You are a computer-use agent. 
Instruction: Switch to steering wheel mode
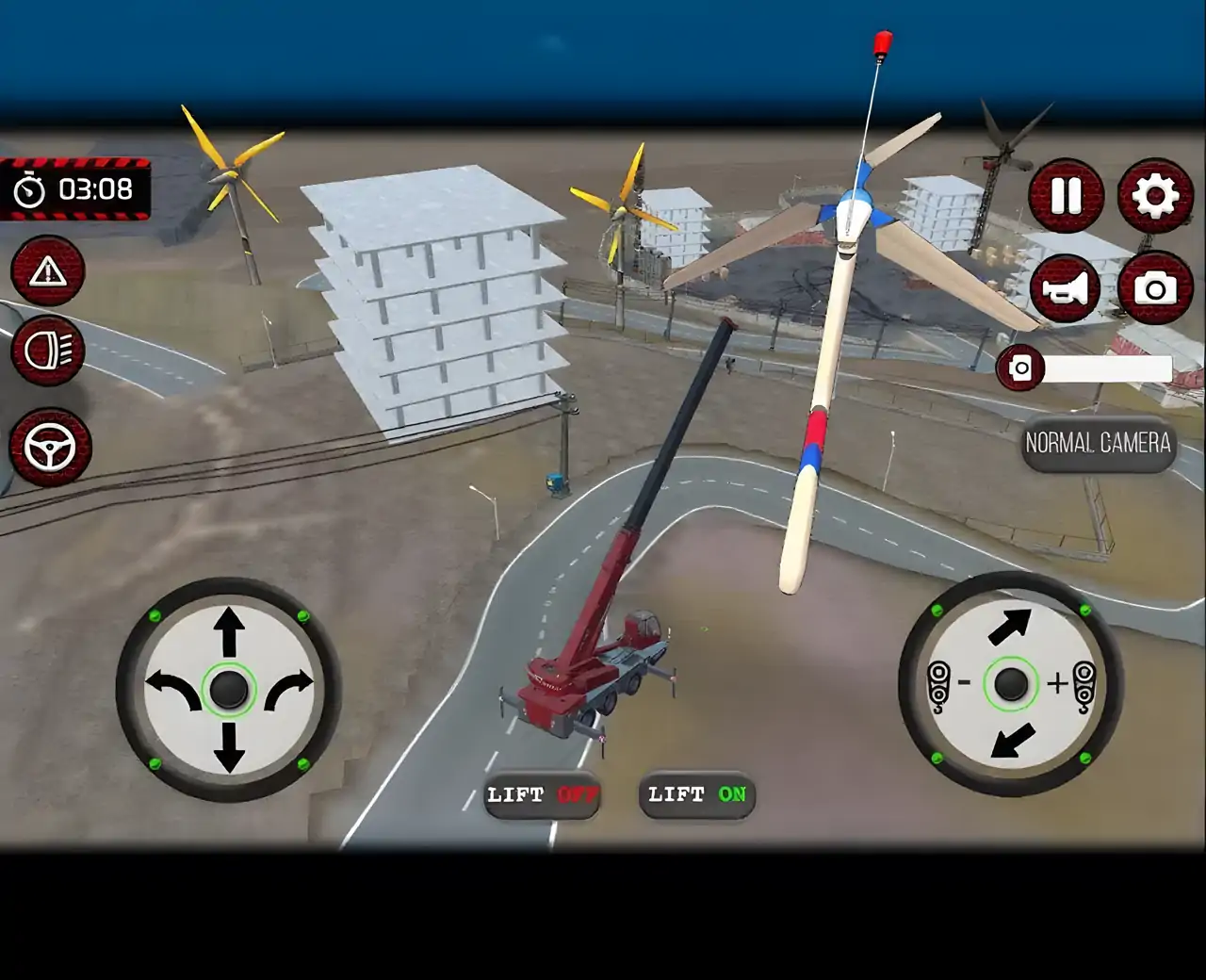click(50, 448)
